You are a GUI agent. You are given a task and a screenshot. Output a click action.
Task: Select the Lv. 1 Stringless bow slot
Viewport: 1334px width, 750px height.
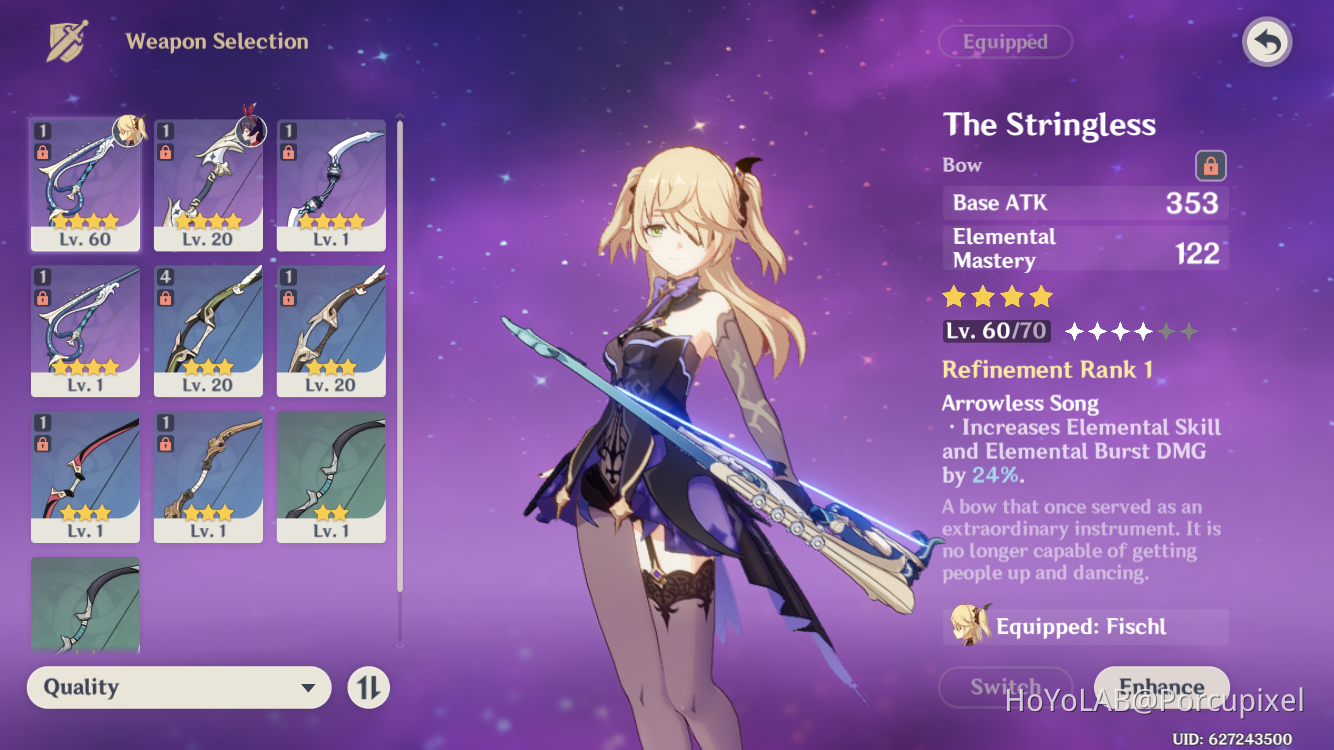[86, 331]
